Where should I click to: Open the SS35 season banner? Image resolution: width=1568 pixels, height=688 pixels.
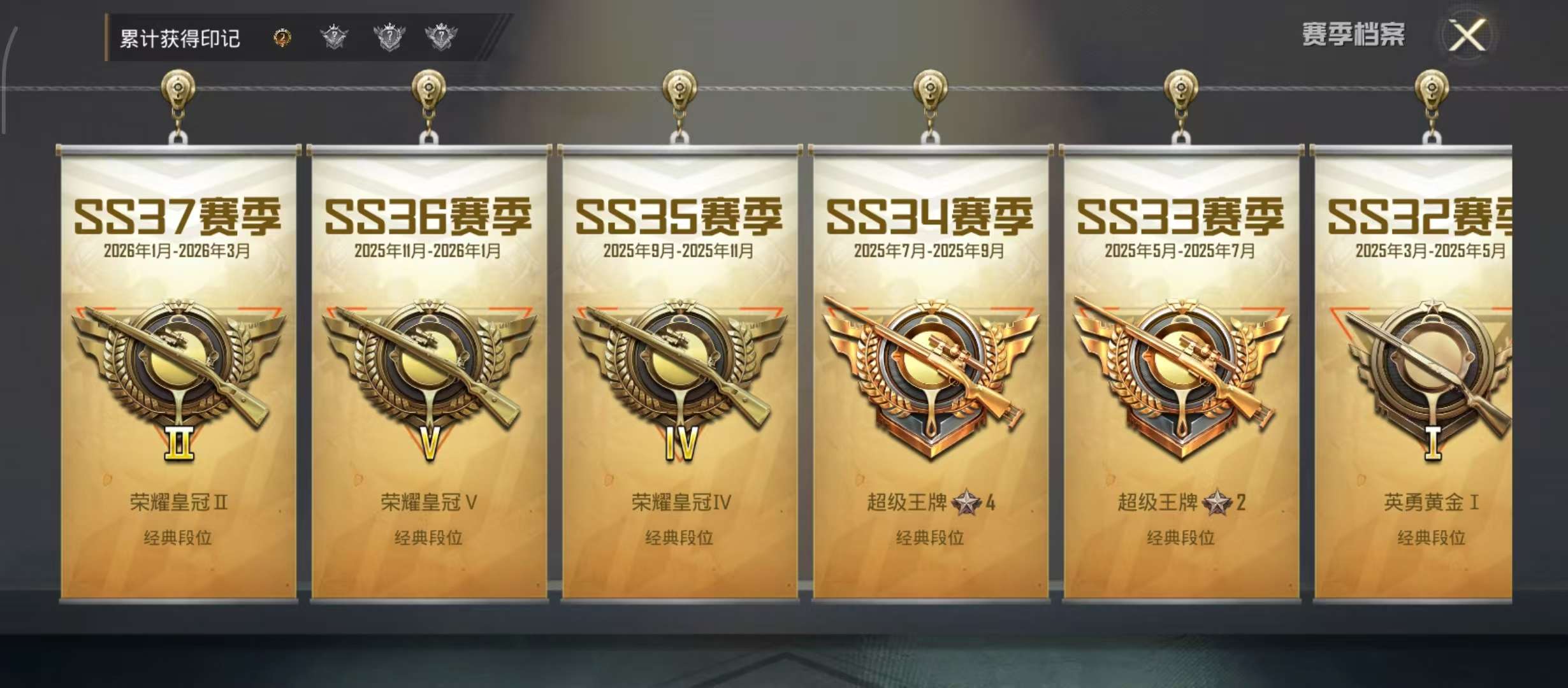pos(678,382)
